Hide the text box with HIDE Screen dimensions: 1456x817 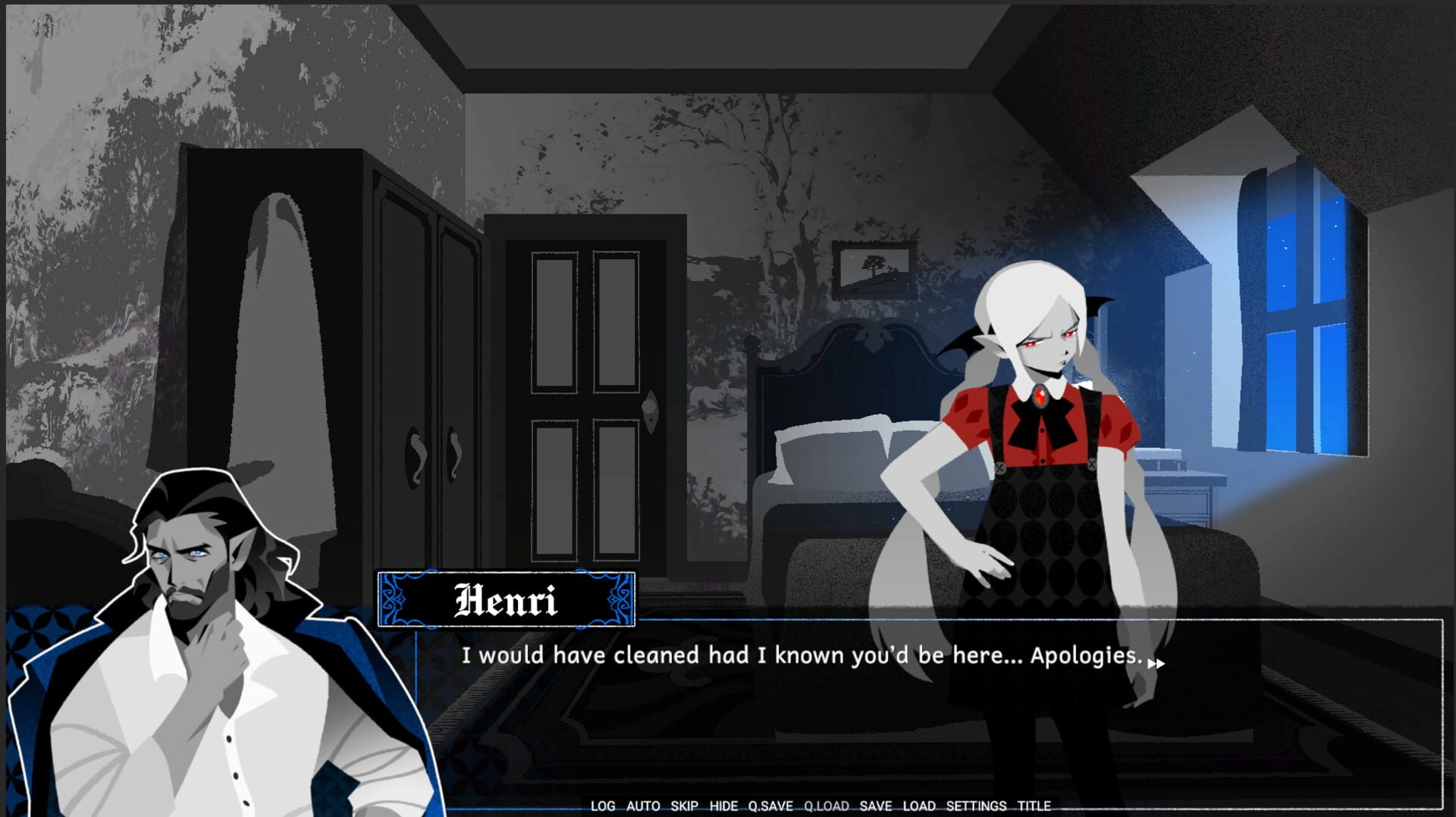pyautogui.click(x=723, y=806)
